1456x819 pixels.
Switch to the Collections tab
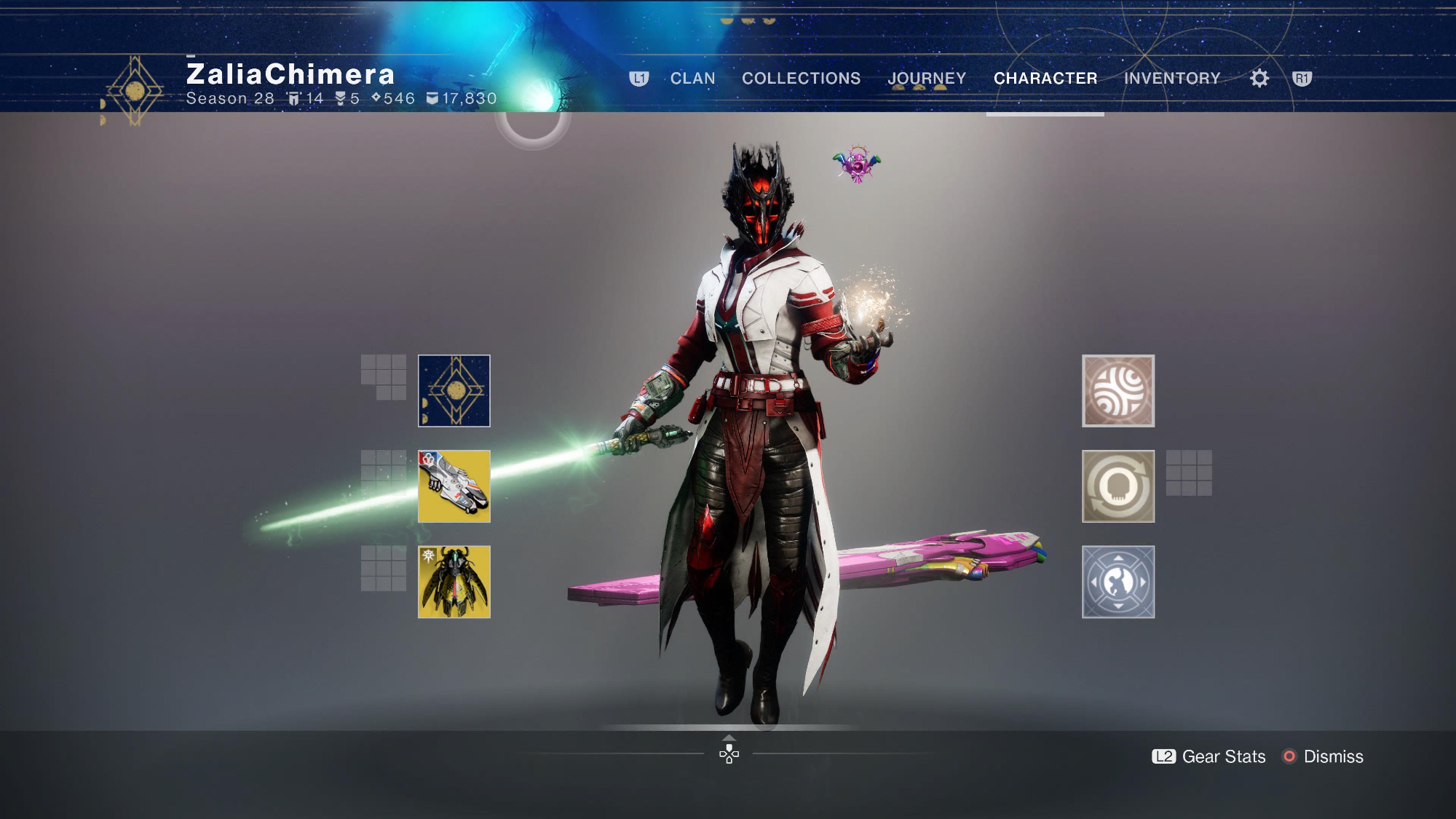pyautogui.click(x=801, y=79)
